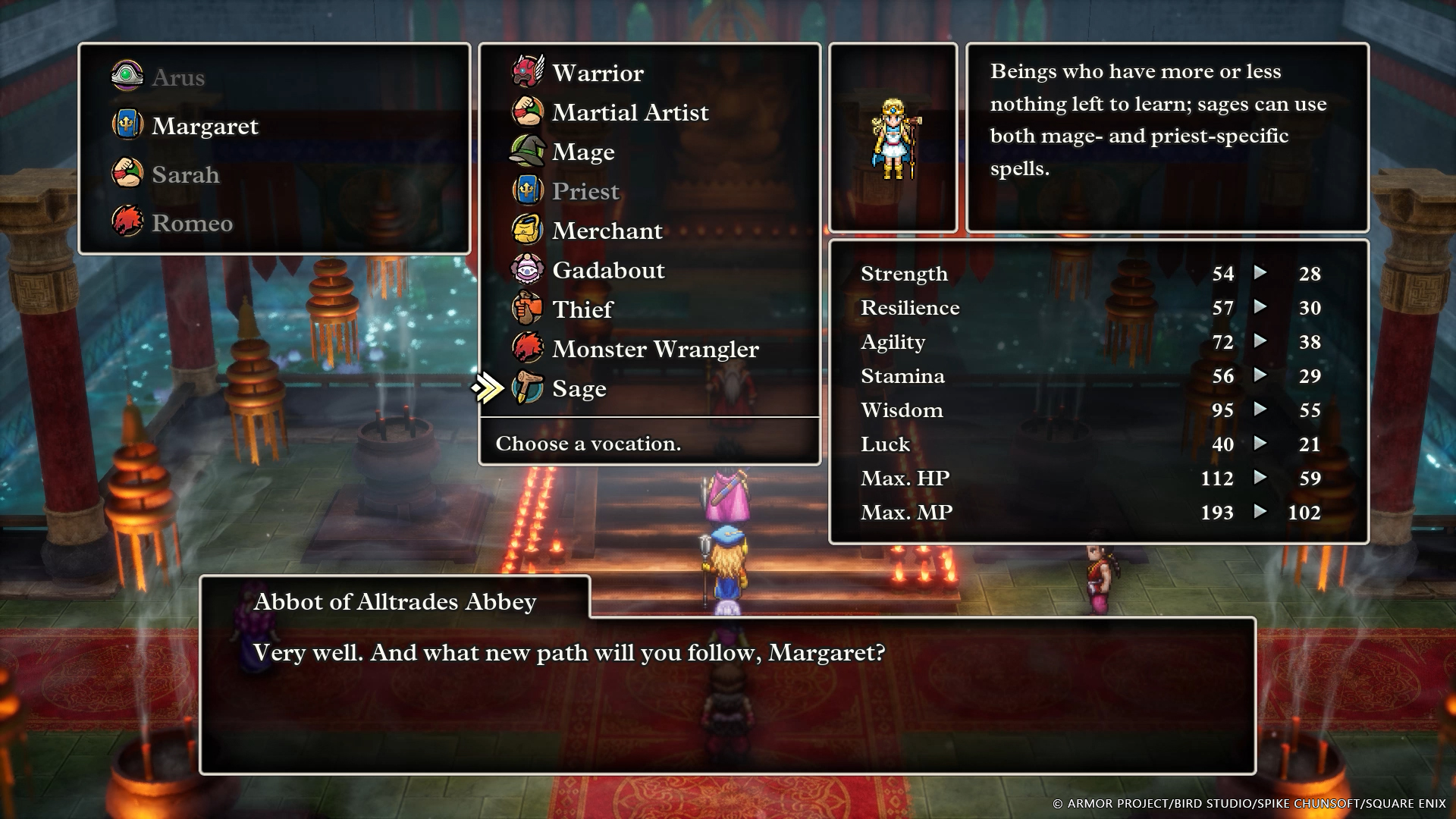This screenshot has height=819, width=1456.
Task: Select Arus in the party list
Action: (x=177, y=77)
